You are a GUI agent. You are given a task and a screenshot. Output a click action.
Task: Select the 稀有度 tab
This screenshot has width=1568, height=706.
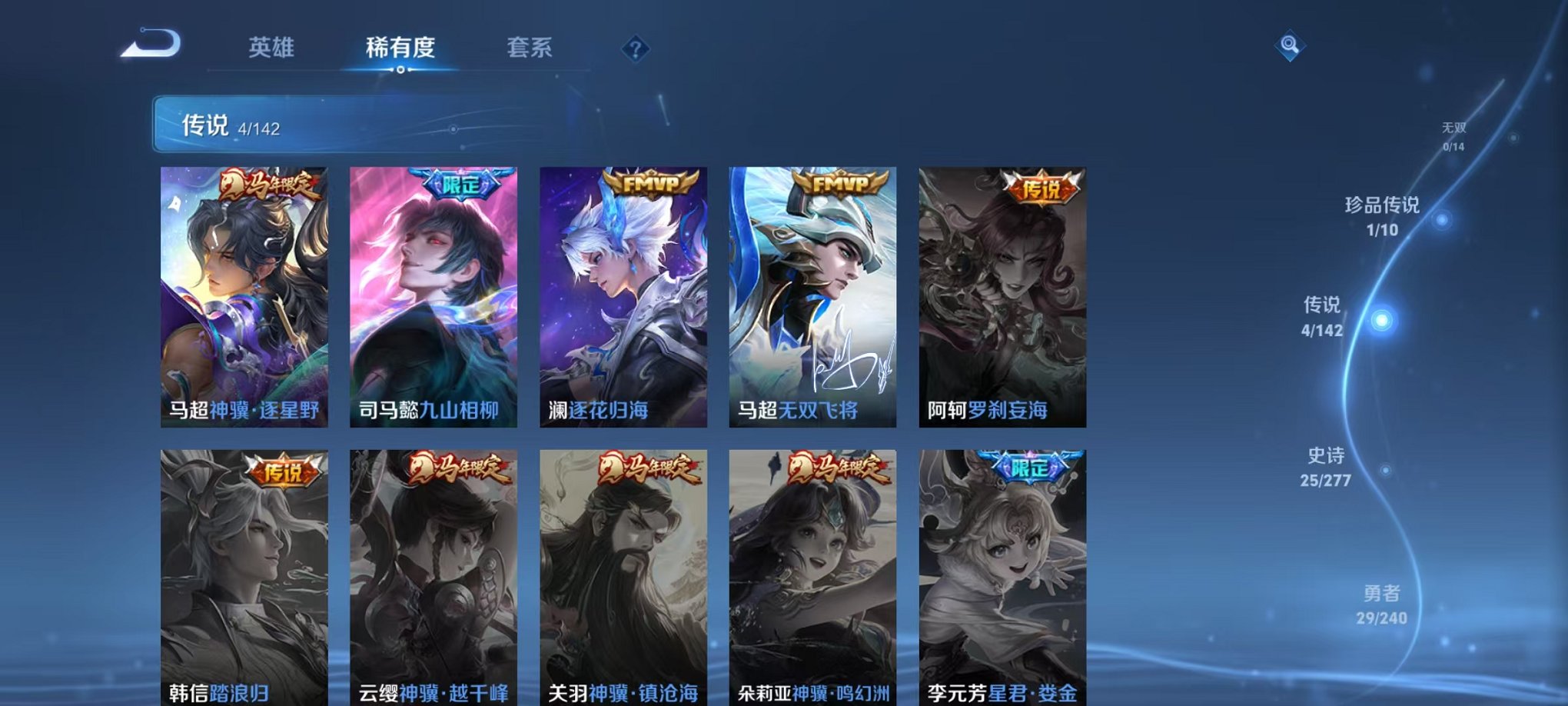(x=400, y=47)
